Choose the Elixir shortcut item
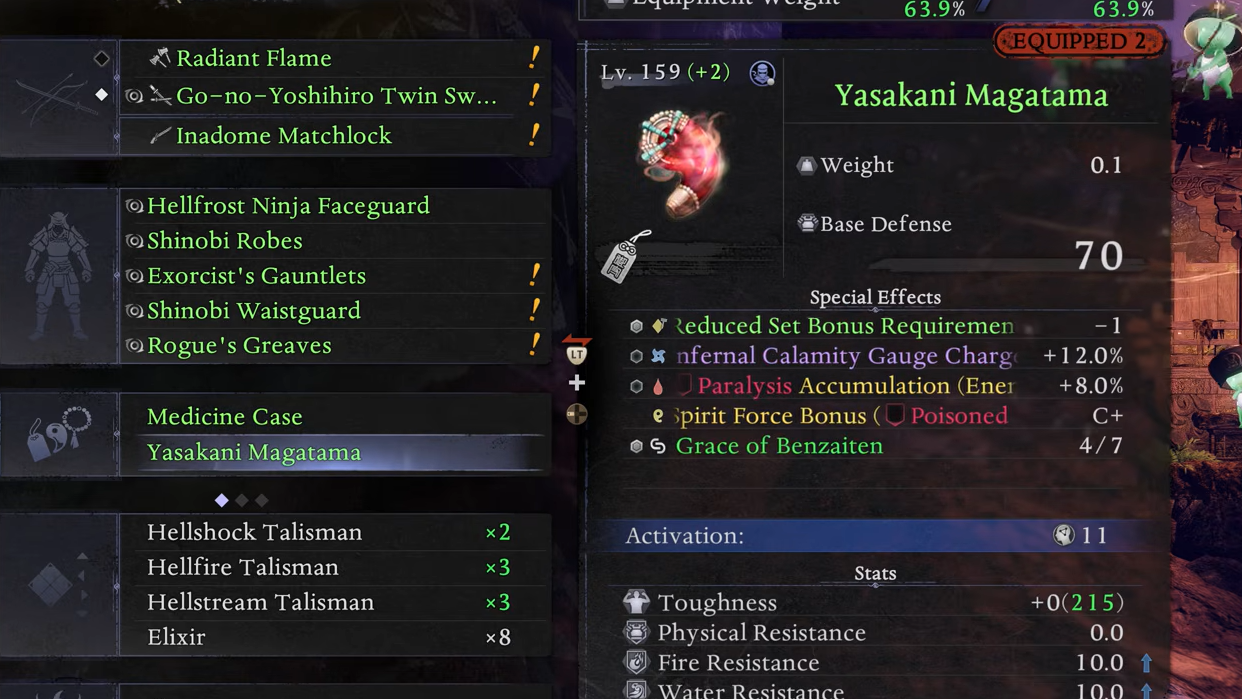 pos(176,637)
